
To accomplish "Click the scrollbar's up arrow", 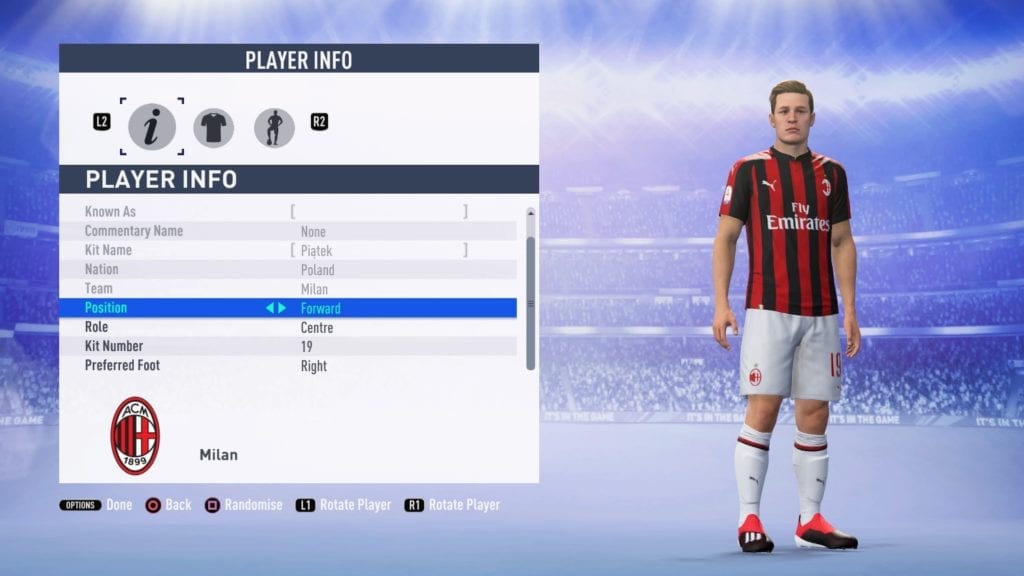I will [530, 212].
